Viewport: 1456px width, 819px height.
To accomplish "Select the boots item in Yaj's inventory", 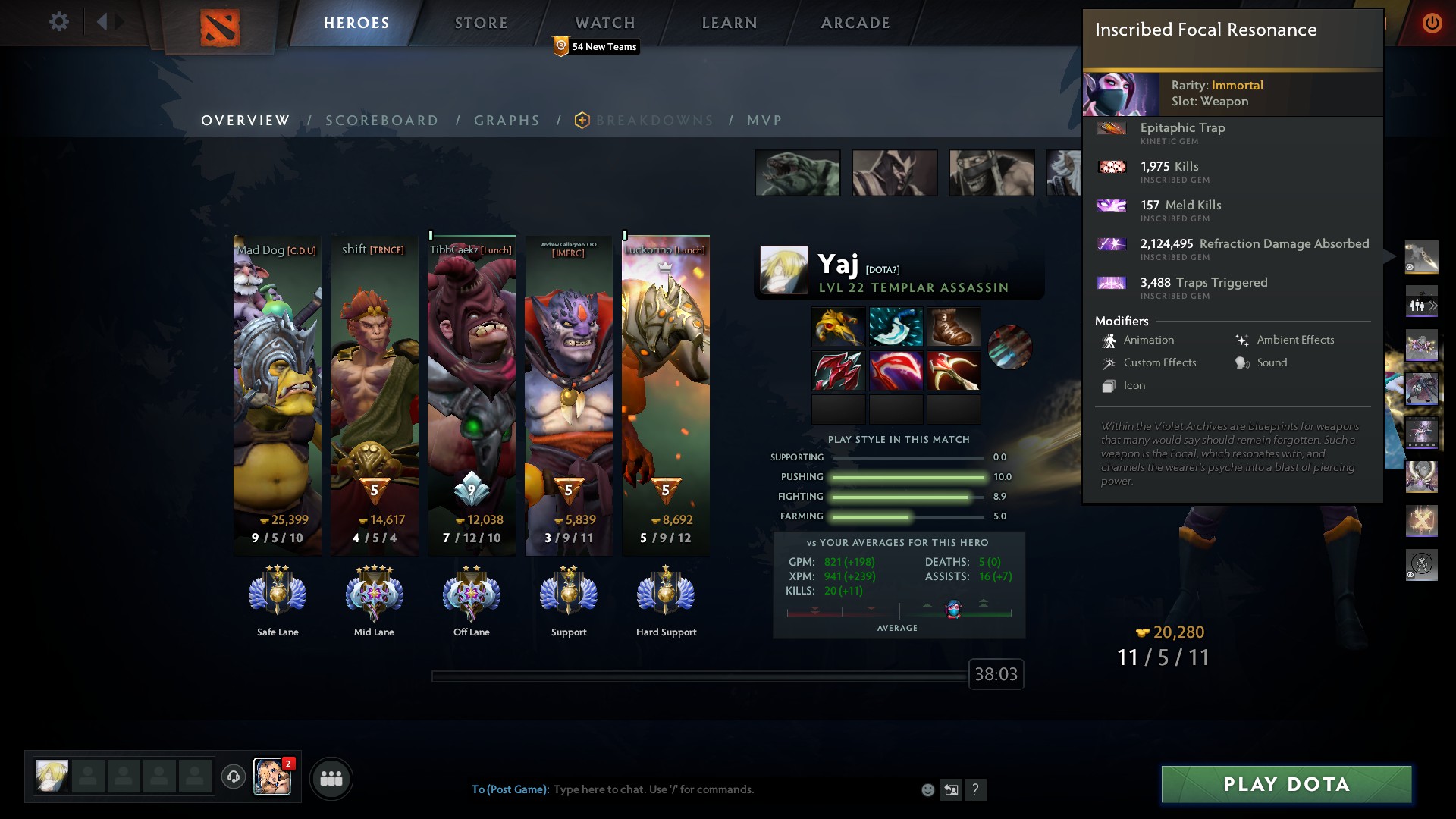I will click(954, 327).
